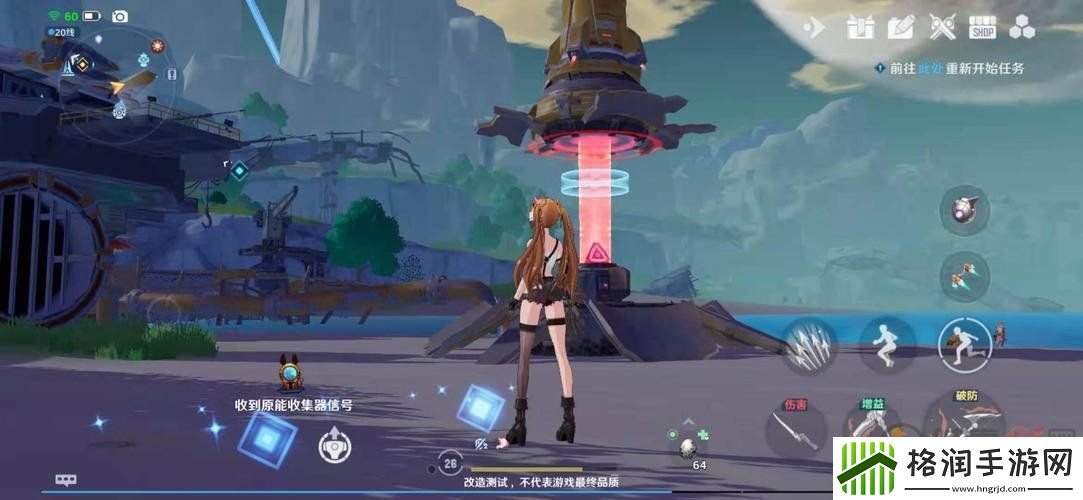This screenshot has height=500, width=1083.
Task: Activate the claw attack skill button
Action: [x=809, y=346]
